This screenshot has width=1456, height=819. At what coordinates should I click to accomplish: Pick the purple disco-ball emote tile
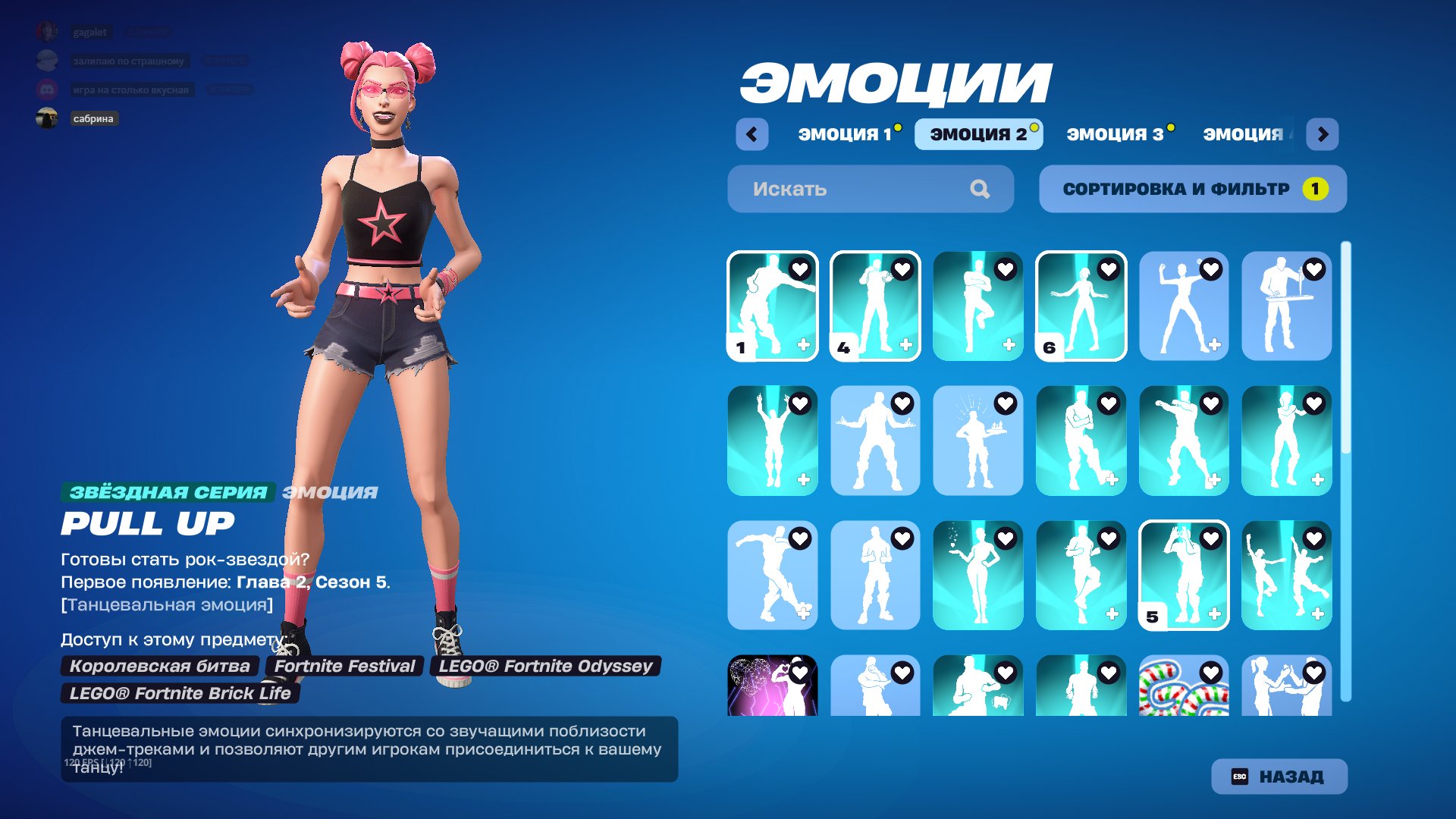[772, 686]
